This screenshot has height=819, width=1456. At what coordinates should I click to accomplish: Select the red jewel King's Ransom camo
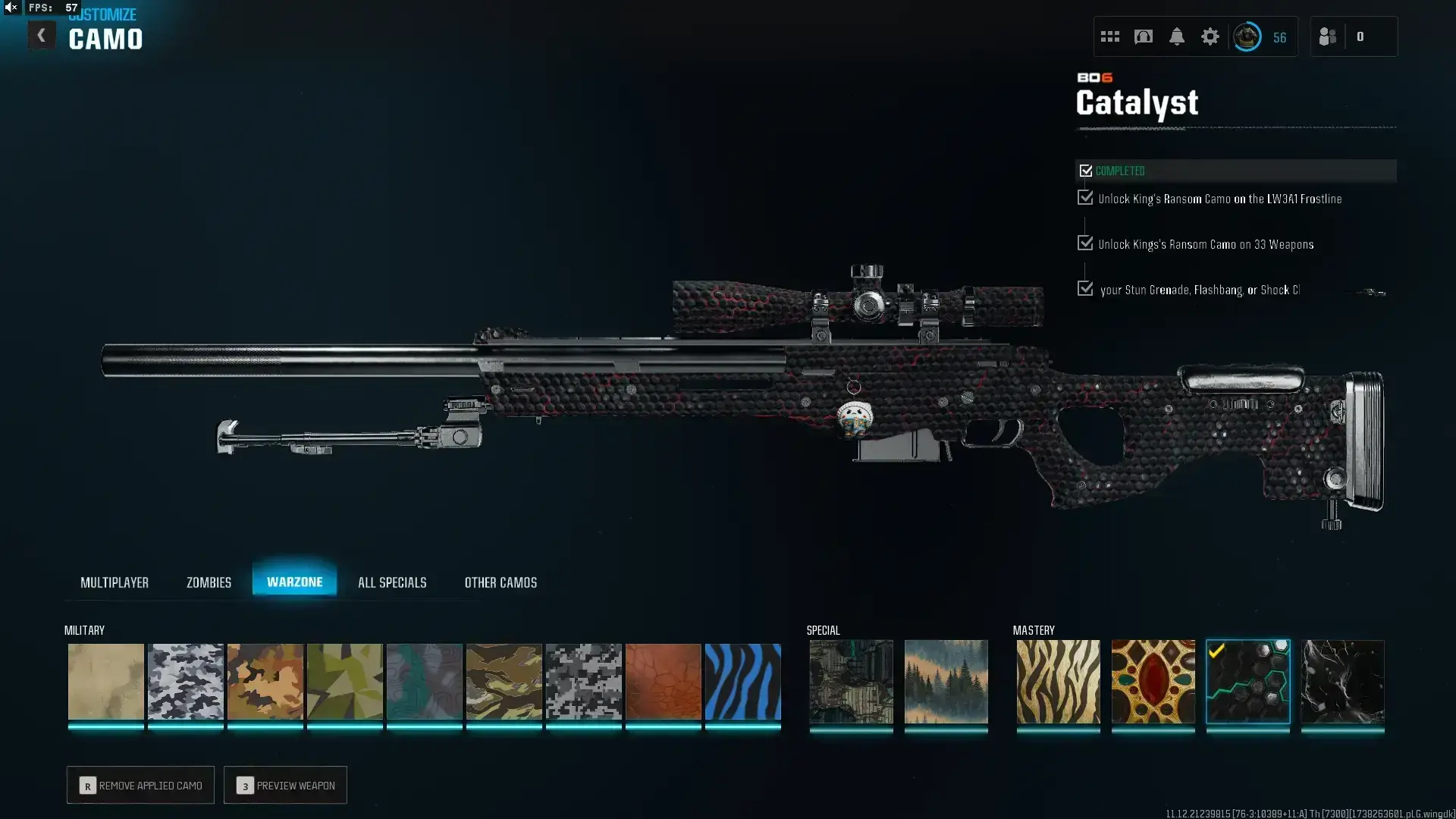click(1153, 681)
